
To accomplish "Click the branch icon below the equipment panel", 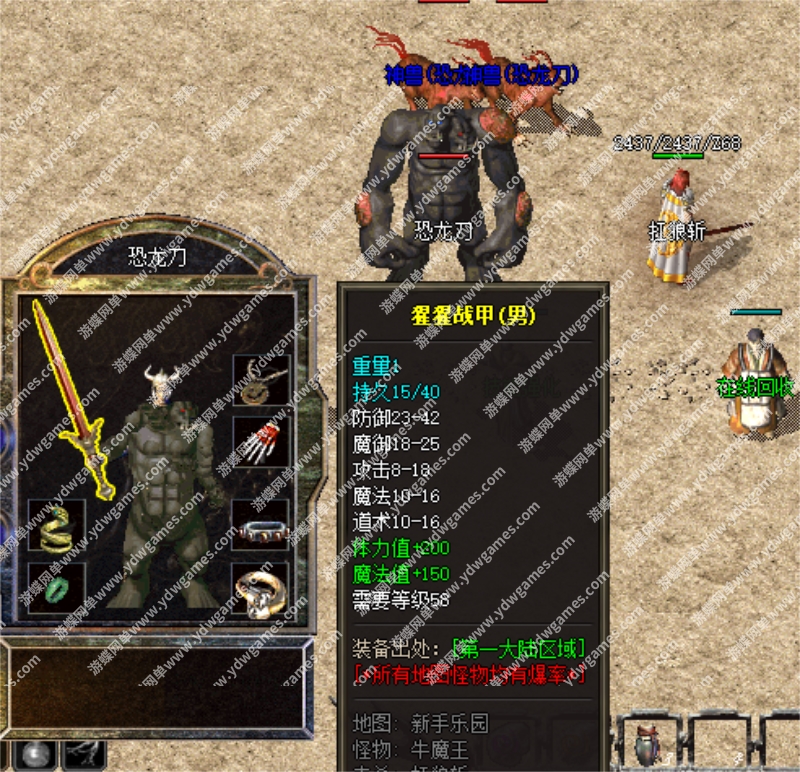I will pos(84,755).
